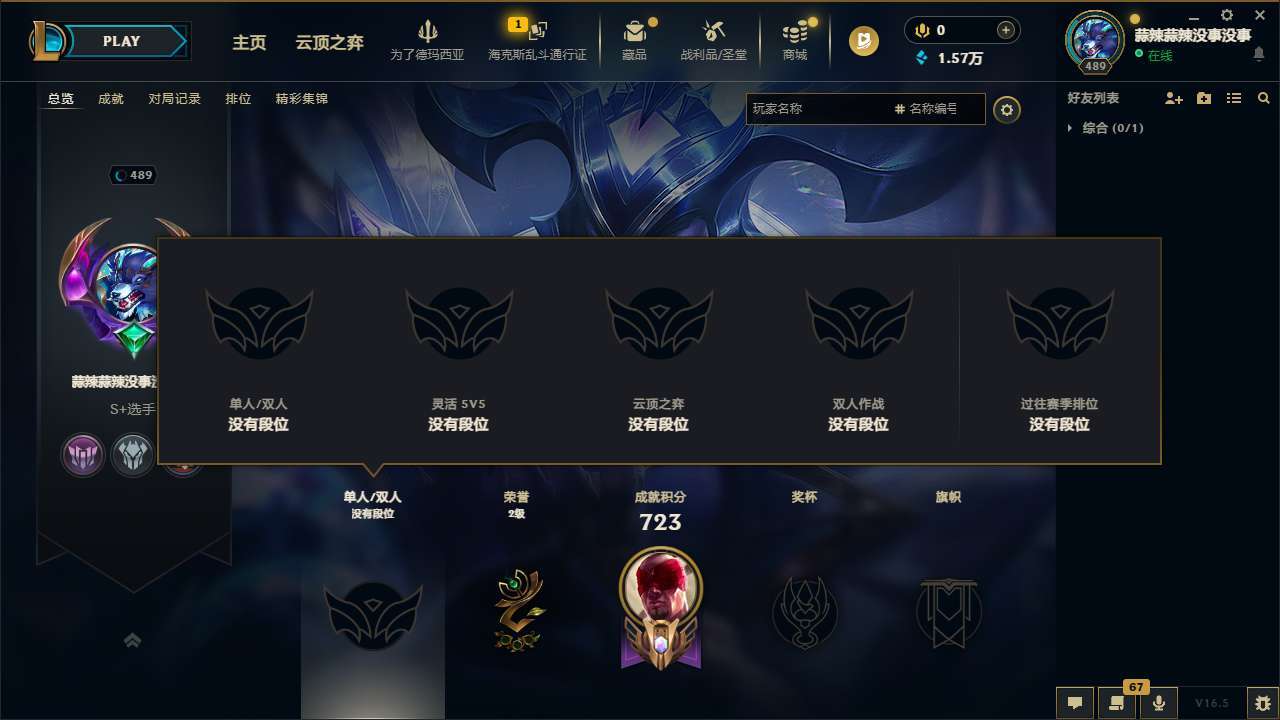Click the voice chat microphone icon
This screenshot has height=720, width=1280.
1160,703
